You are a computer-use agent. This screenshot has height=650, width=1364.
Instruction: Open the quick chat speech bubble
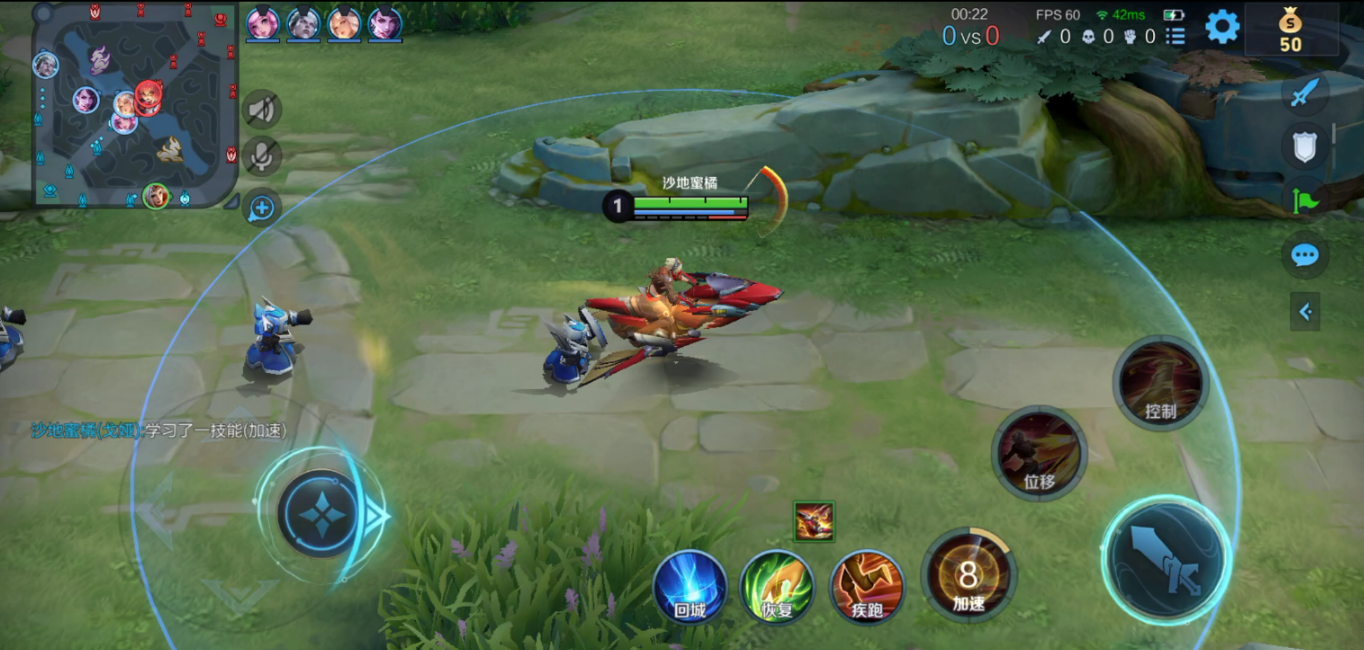1304,255
